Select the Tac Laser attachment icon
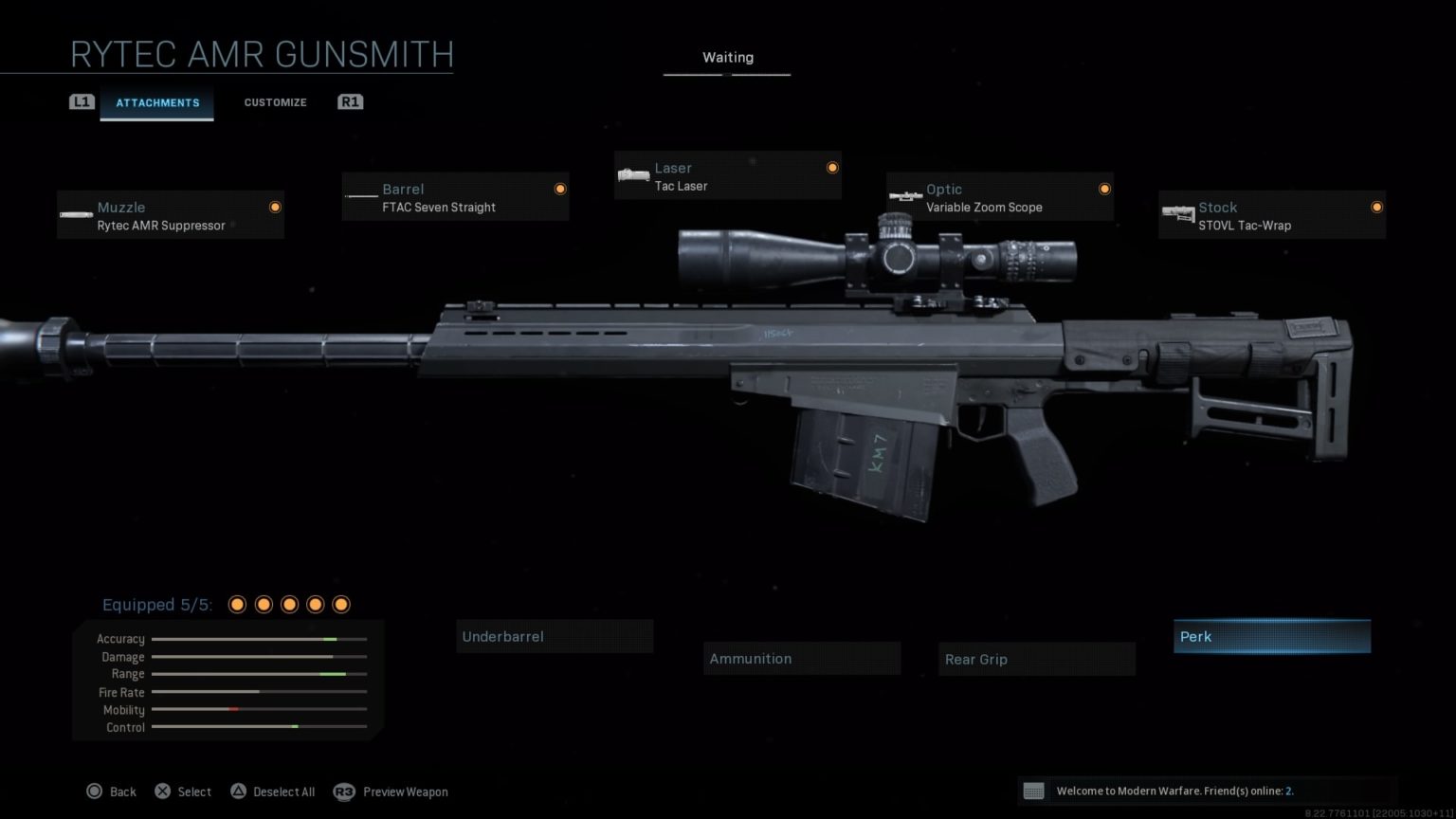Screen dimensions: 1456x819 [631, 175]
